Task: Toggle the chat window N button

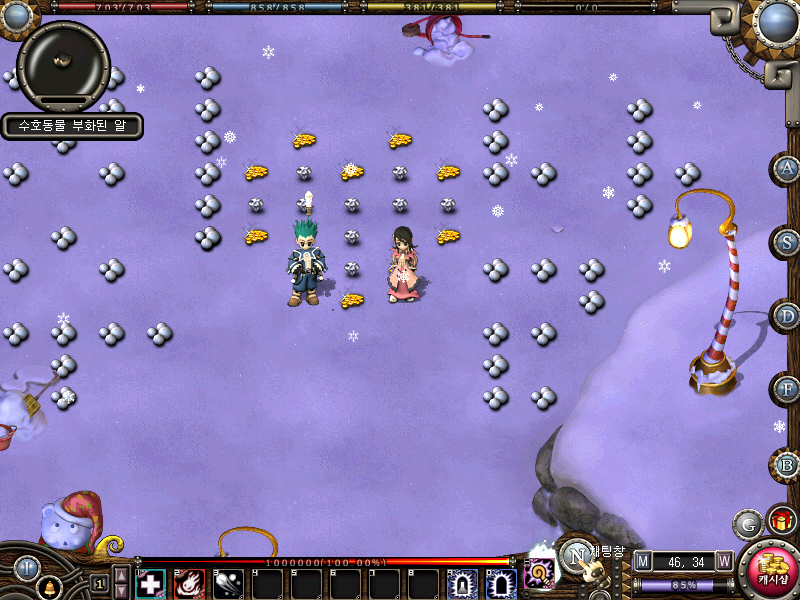Action: pyautogui.click(x=577, y=555)
